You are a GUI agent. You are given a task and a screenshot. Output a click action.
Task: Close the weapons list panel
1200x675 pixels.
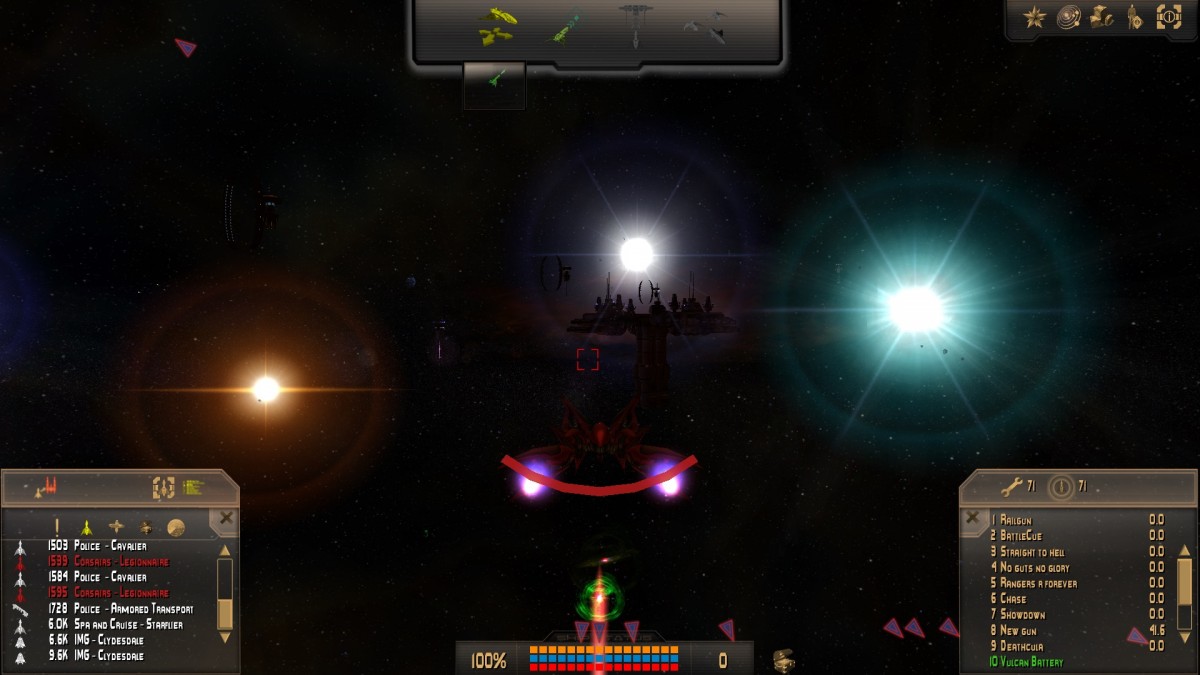click(x=972, y=517)
